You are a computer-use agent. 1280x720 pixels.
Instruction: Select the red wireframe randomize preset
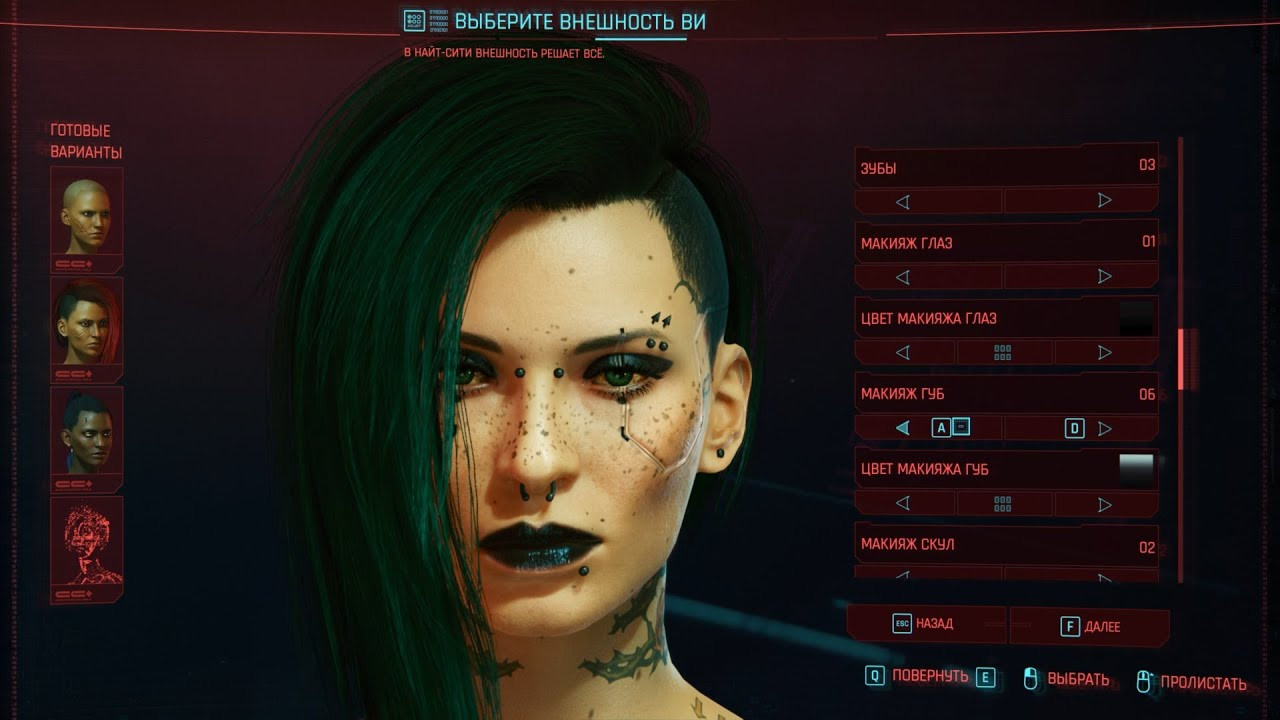coord(86,541)
